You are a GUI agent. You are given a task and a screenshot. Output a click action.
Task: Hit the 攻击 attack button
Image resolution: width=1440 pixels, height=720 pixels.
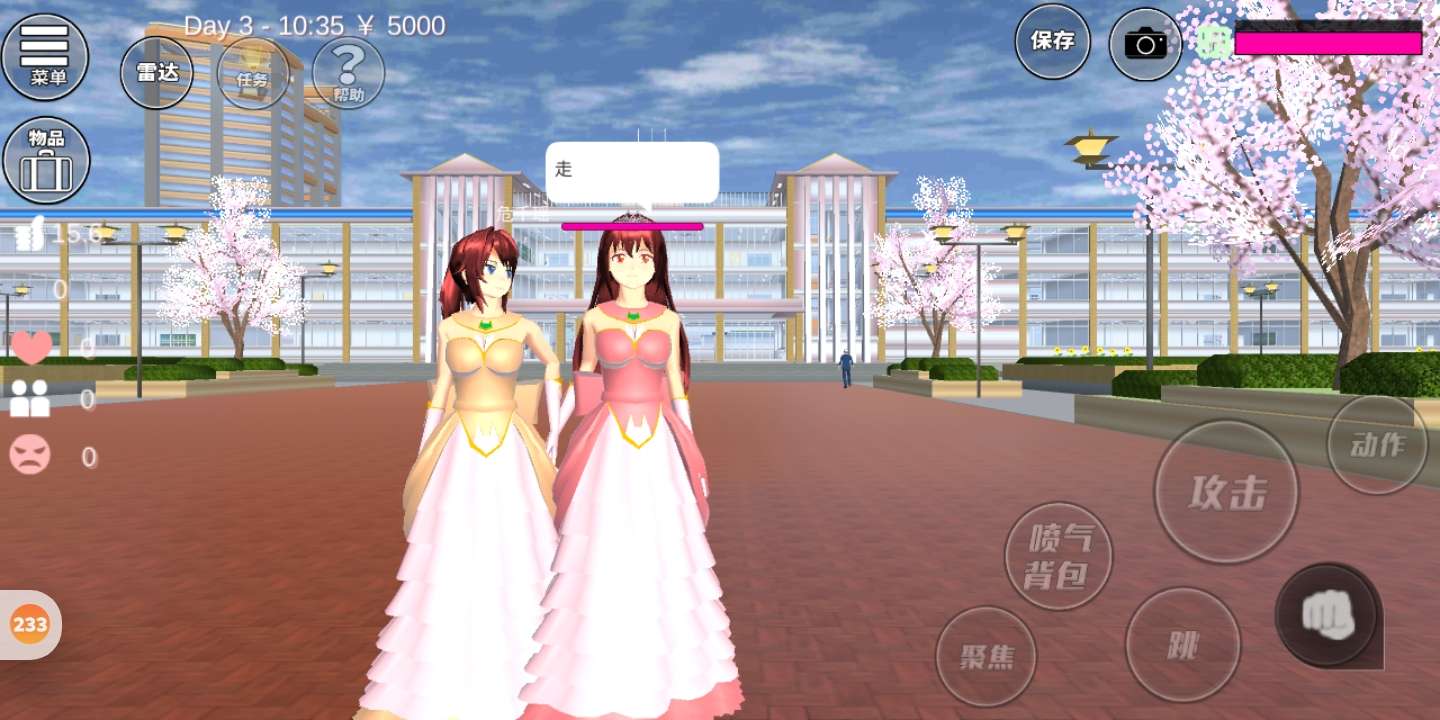(1226, 492)
